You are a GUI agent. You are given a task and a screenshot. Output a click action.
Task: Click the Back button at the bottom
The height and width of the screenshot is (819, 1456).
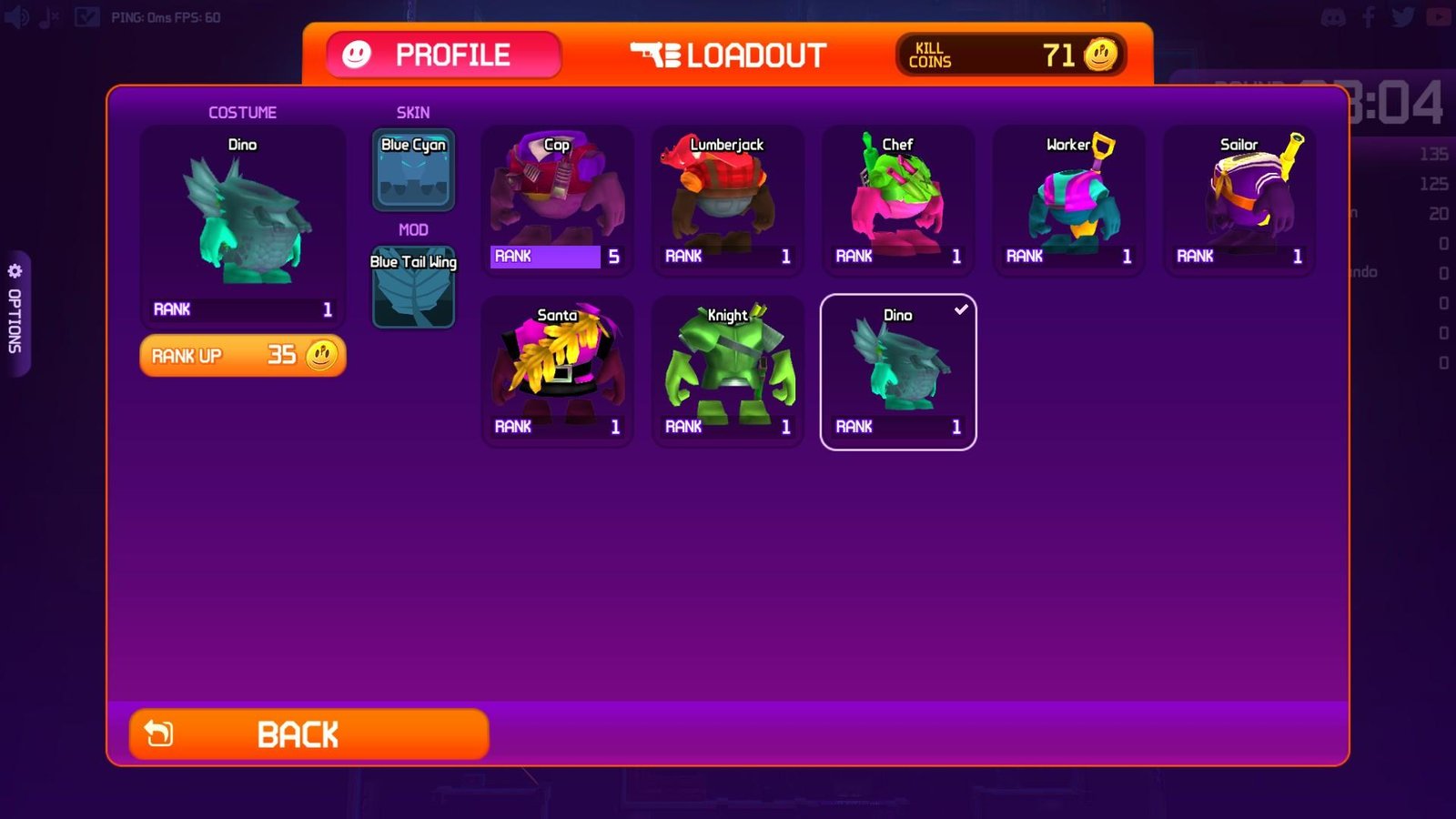click(x=309, y=733)
